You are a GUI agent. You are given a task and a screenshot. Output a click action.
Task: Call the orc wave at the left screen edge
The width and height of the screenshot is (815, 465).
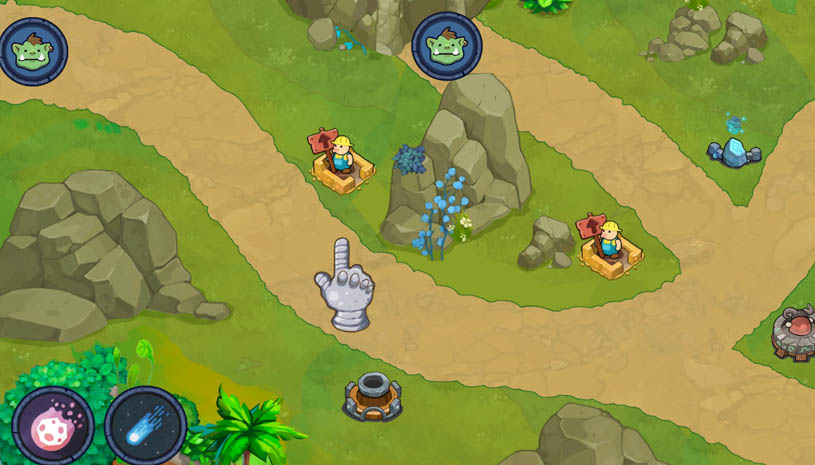(32, 51)
